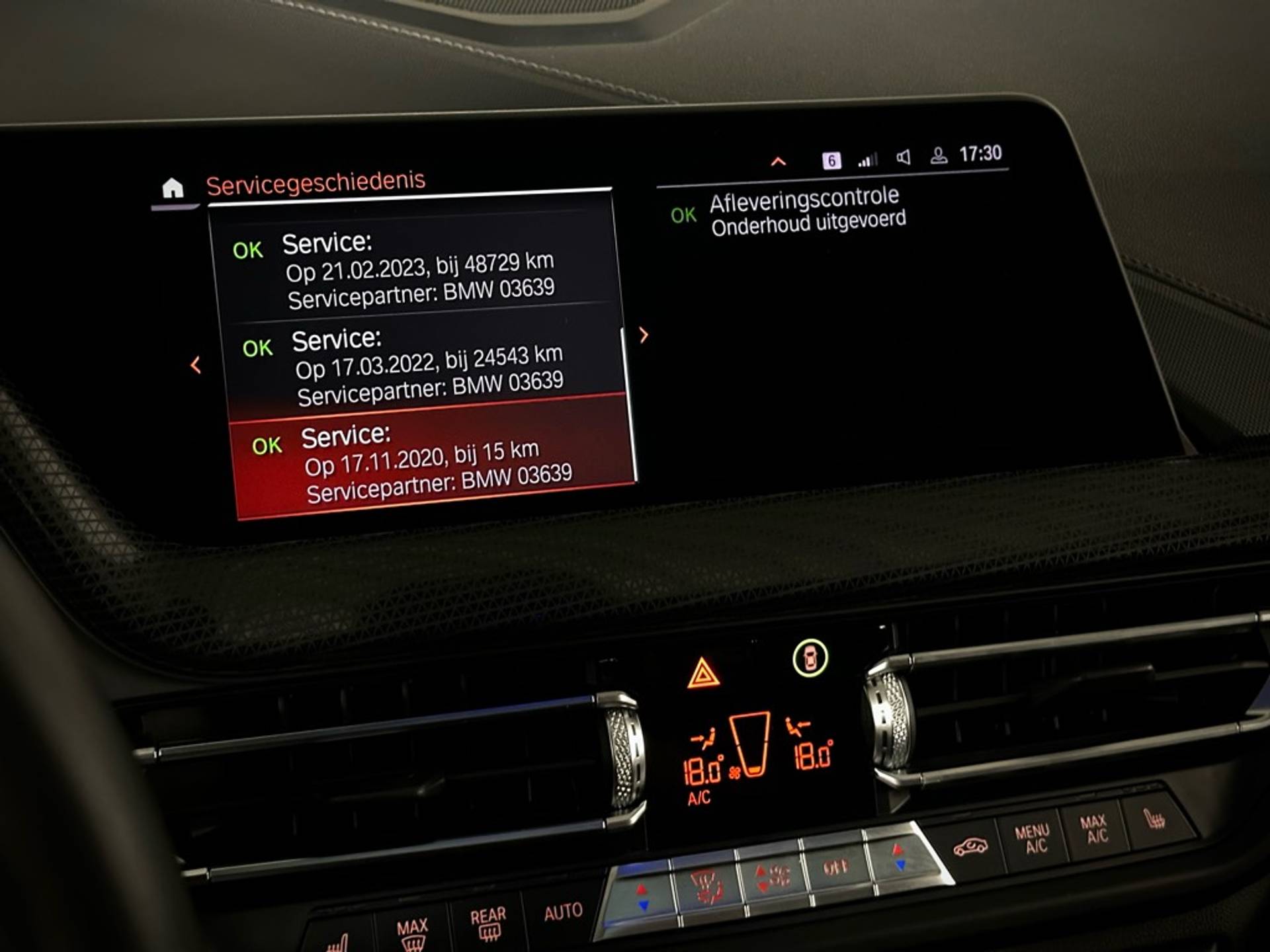Image resolution: width=1270 pixels, height=952 pixels.
Task: Open the notifications badge showing 6
Action: (831, 161)
